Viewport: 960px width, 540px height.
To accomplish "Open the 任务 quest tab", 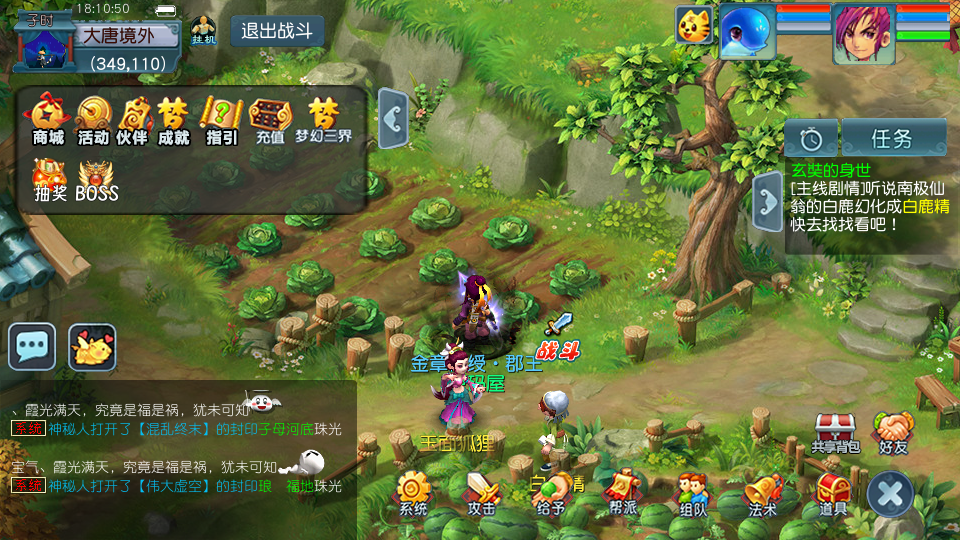I will tap(893, 138).
